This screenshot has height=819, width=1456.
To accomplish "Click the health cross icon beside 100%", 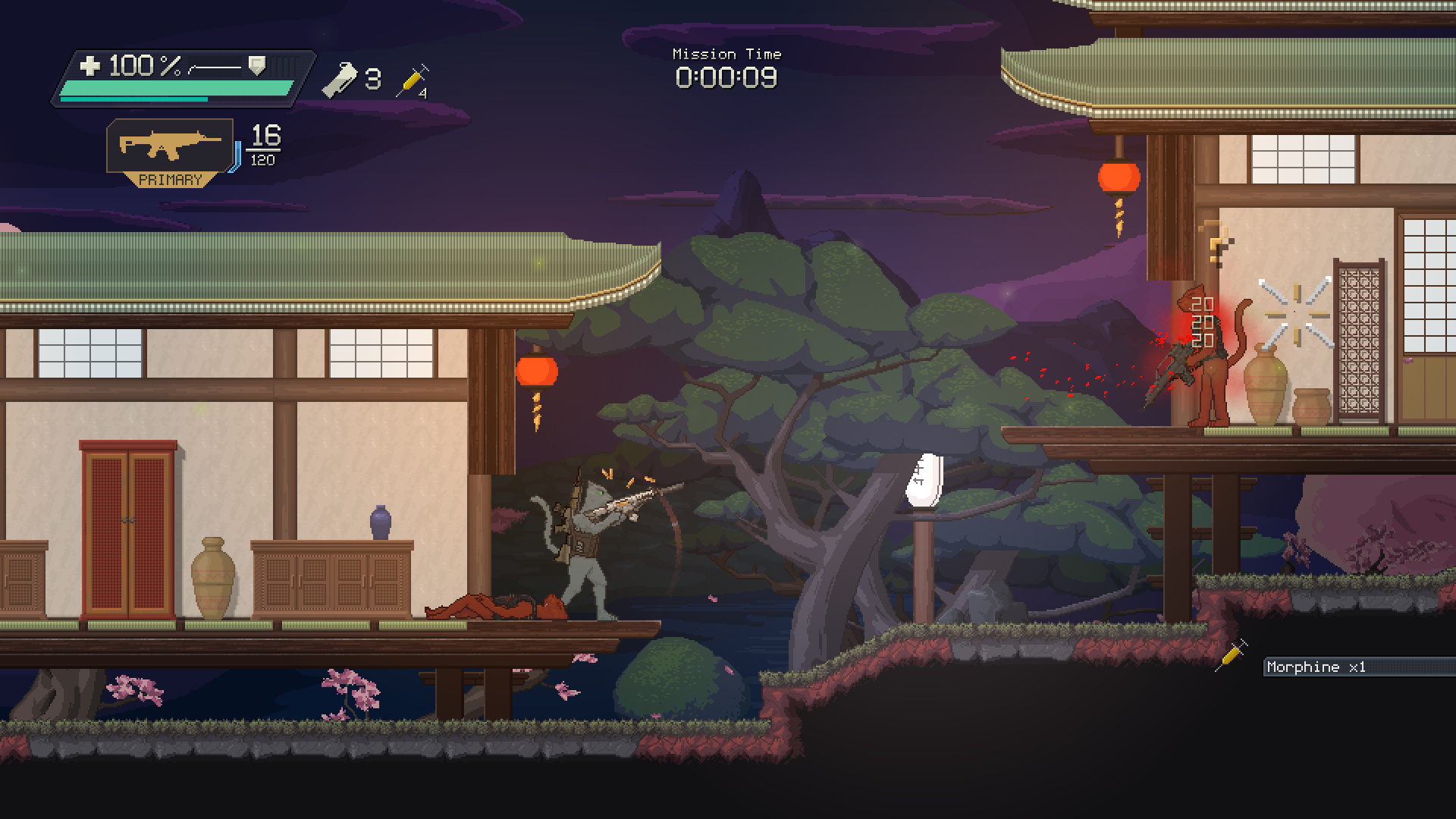I will (x=90, y=67).
